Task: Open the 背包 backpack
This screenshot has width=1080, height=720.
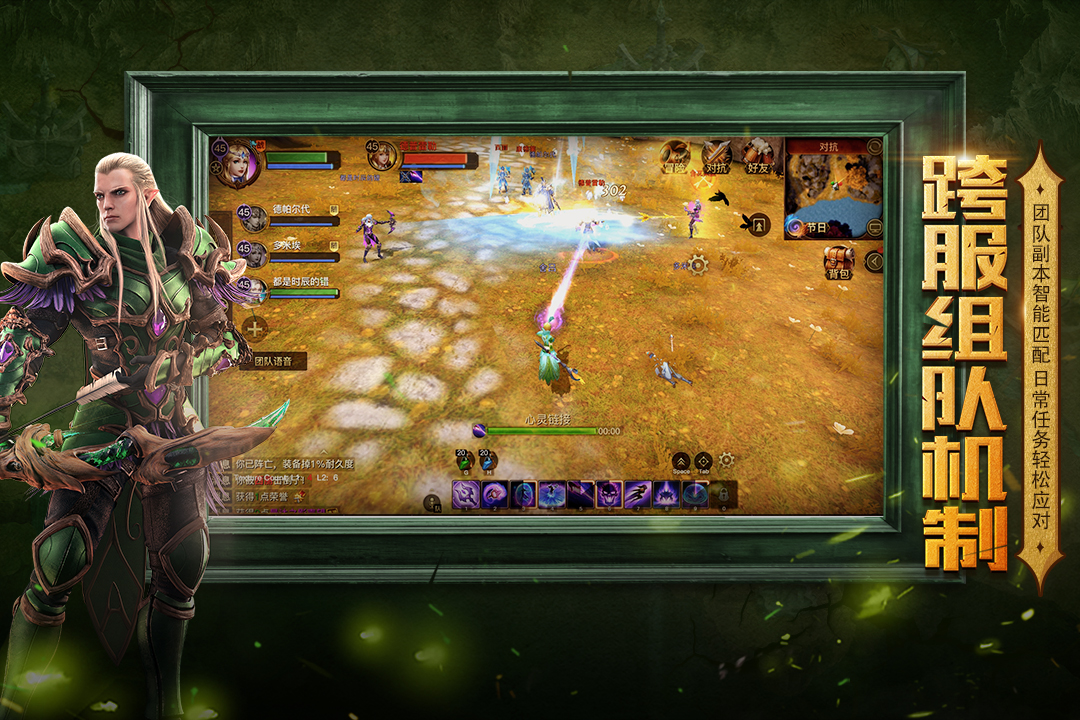Action: pos(838,261)
